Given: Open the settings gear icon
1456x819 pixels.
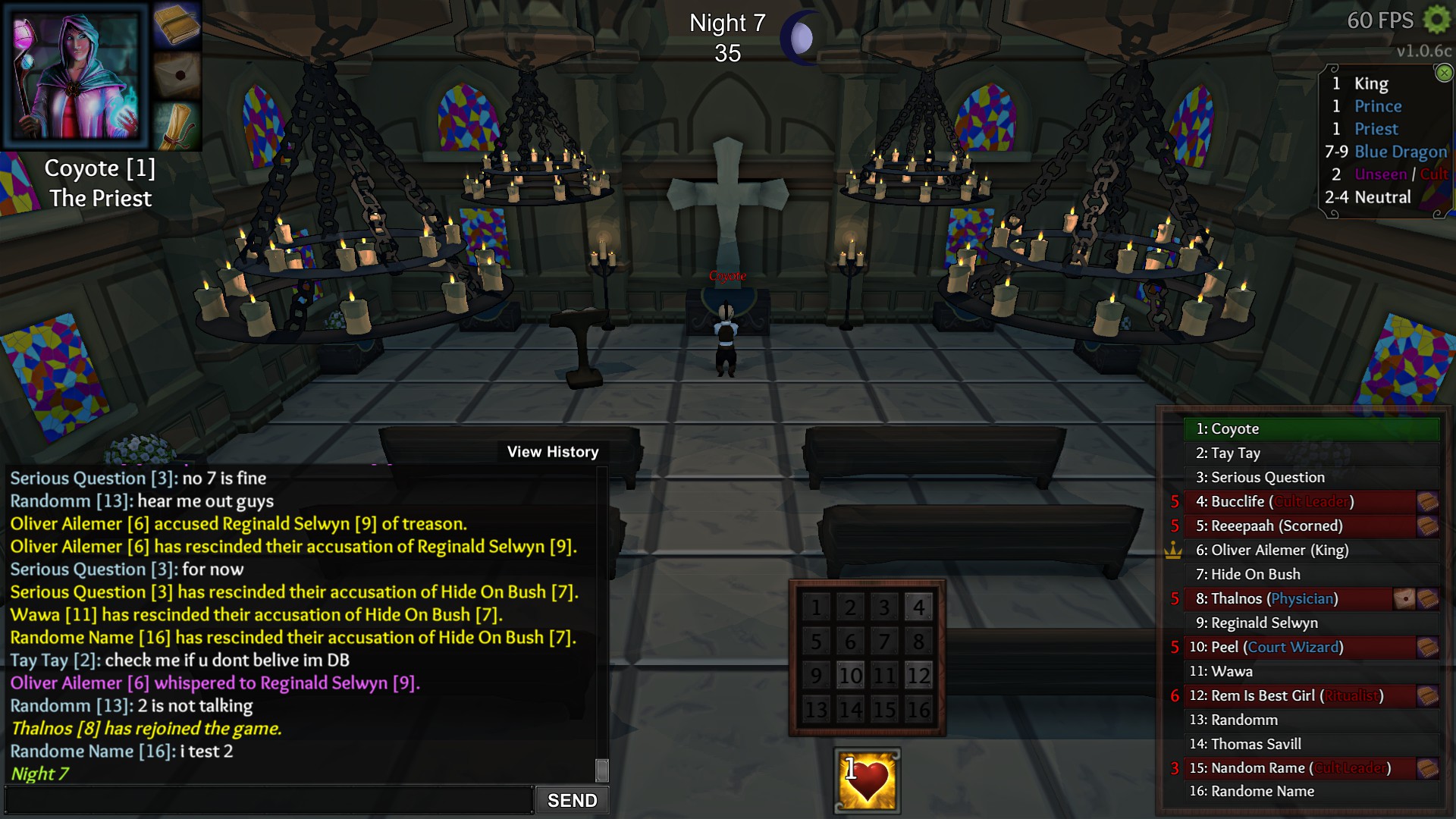Looking at the screenshot, I should tap(1436, 20).
